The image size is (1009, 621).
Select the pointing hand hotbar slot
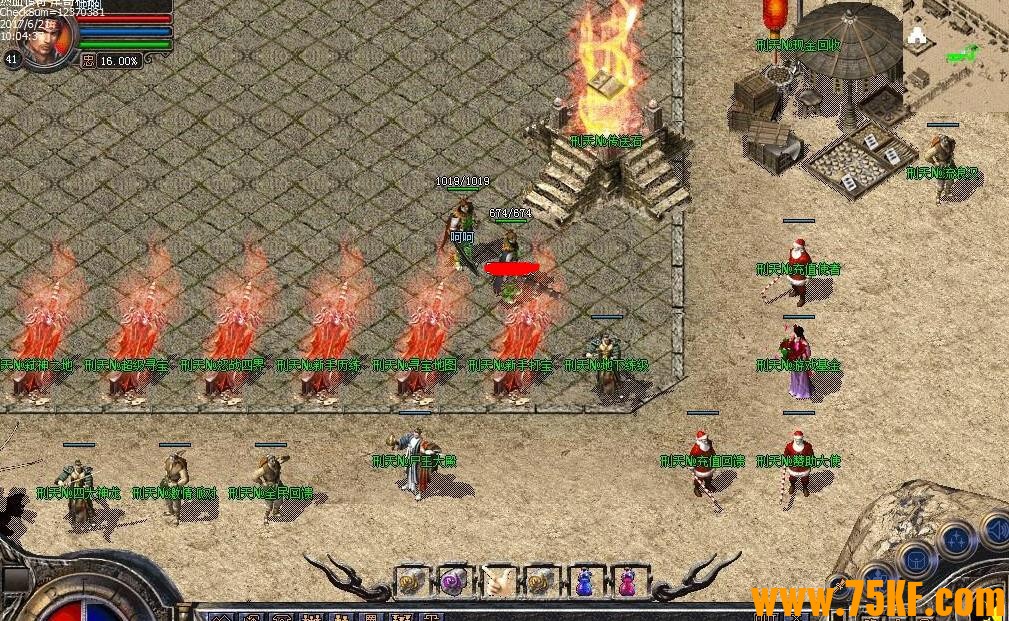click(x=498, y=581)
